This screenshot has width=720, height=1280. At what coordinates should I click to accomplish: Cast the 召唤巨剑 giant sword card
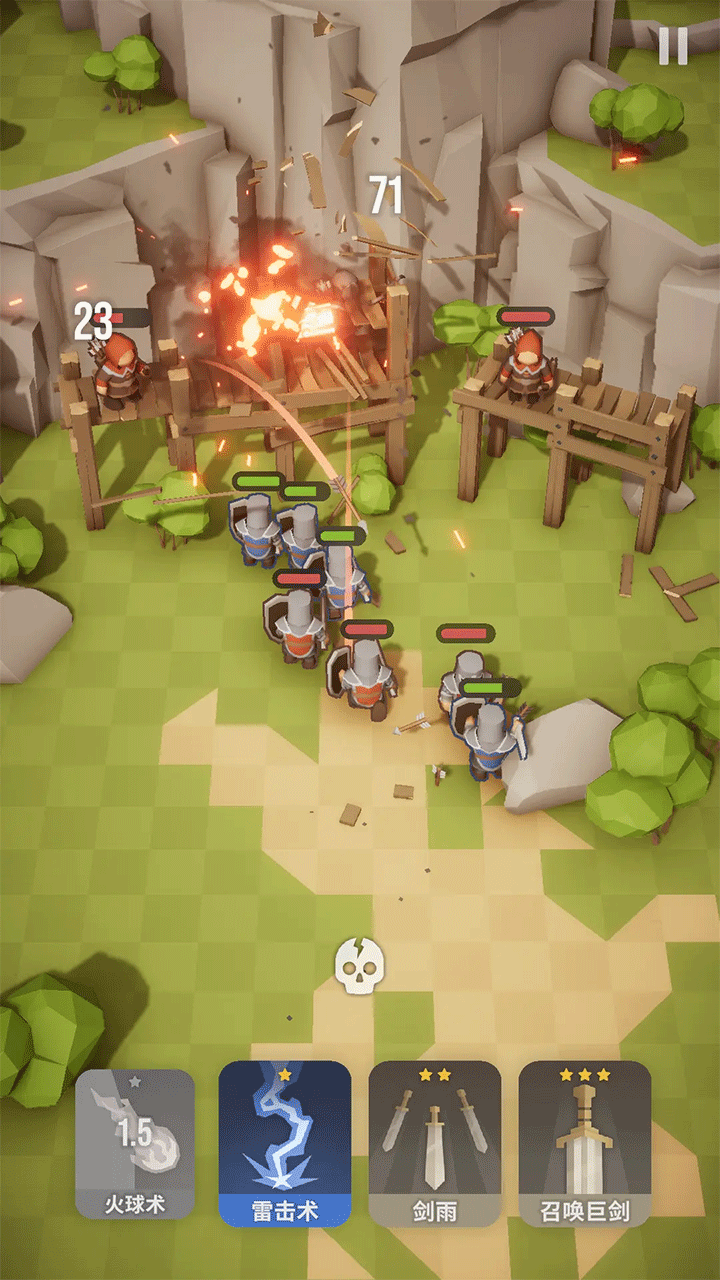coord(585,1144)
